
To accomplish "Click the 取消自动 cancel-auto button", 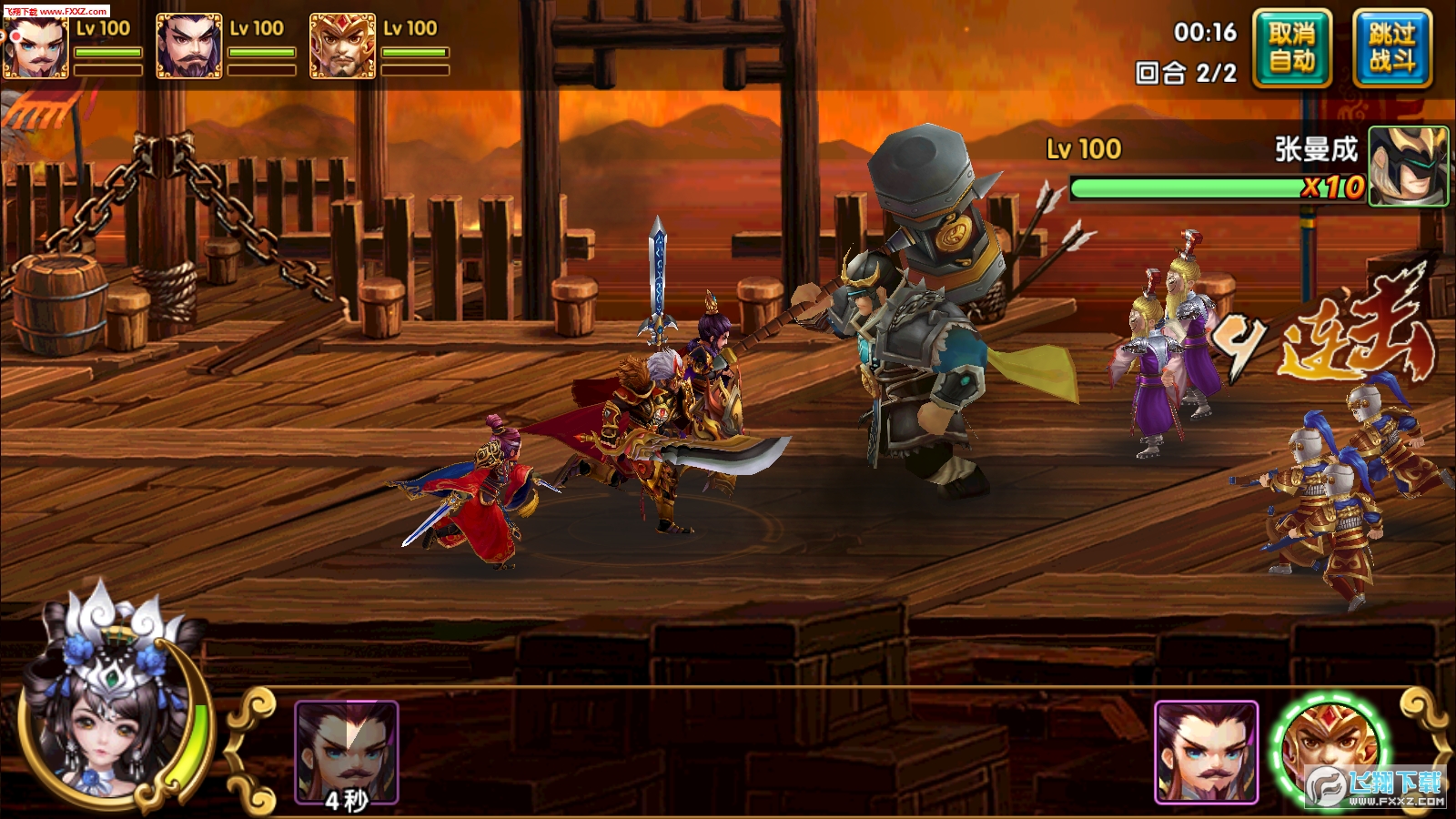I will 1292,48.
